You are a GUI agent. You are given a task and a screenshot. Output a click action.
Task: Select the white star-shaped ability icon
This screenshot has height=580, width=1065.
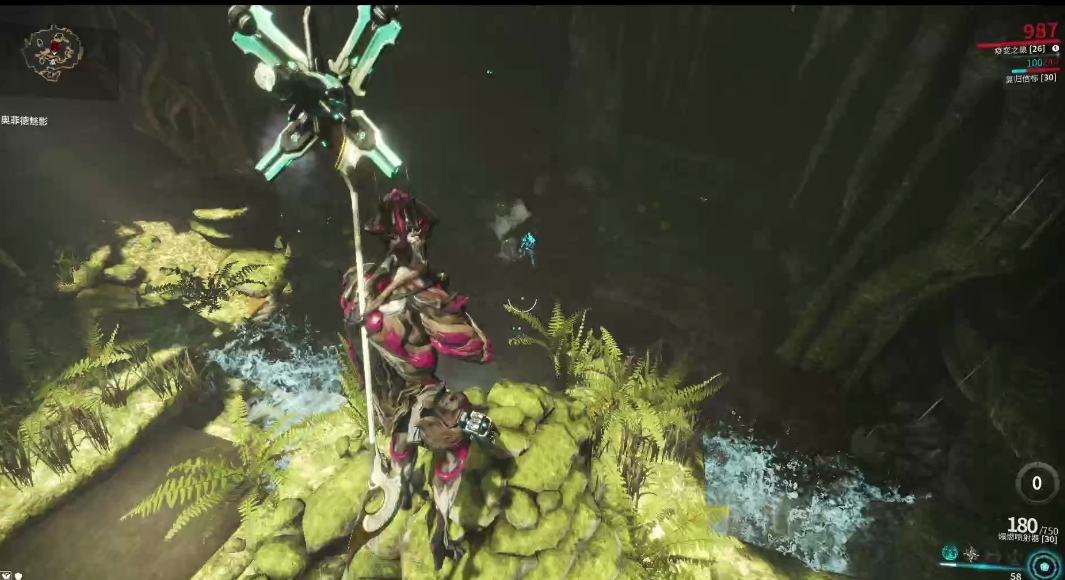971,554
